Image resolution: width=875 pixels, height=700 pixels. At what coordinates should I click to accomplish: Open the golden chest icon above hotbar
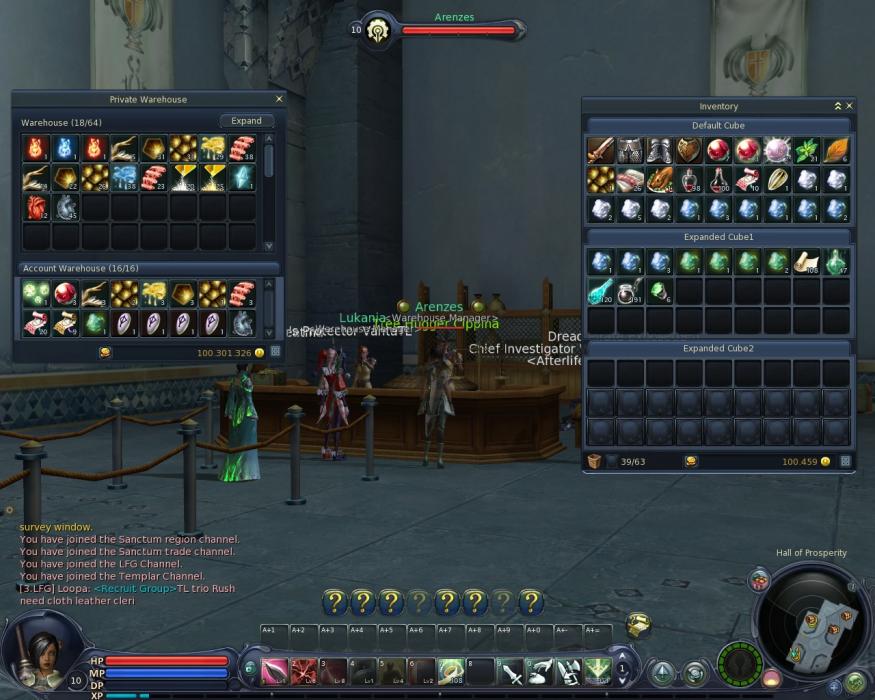[x=638, y=624]
